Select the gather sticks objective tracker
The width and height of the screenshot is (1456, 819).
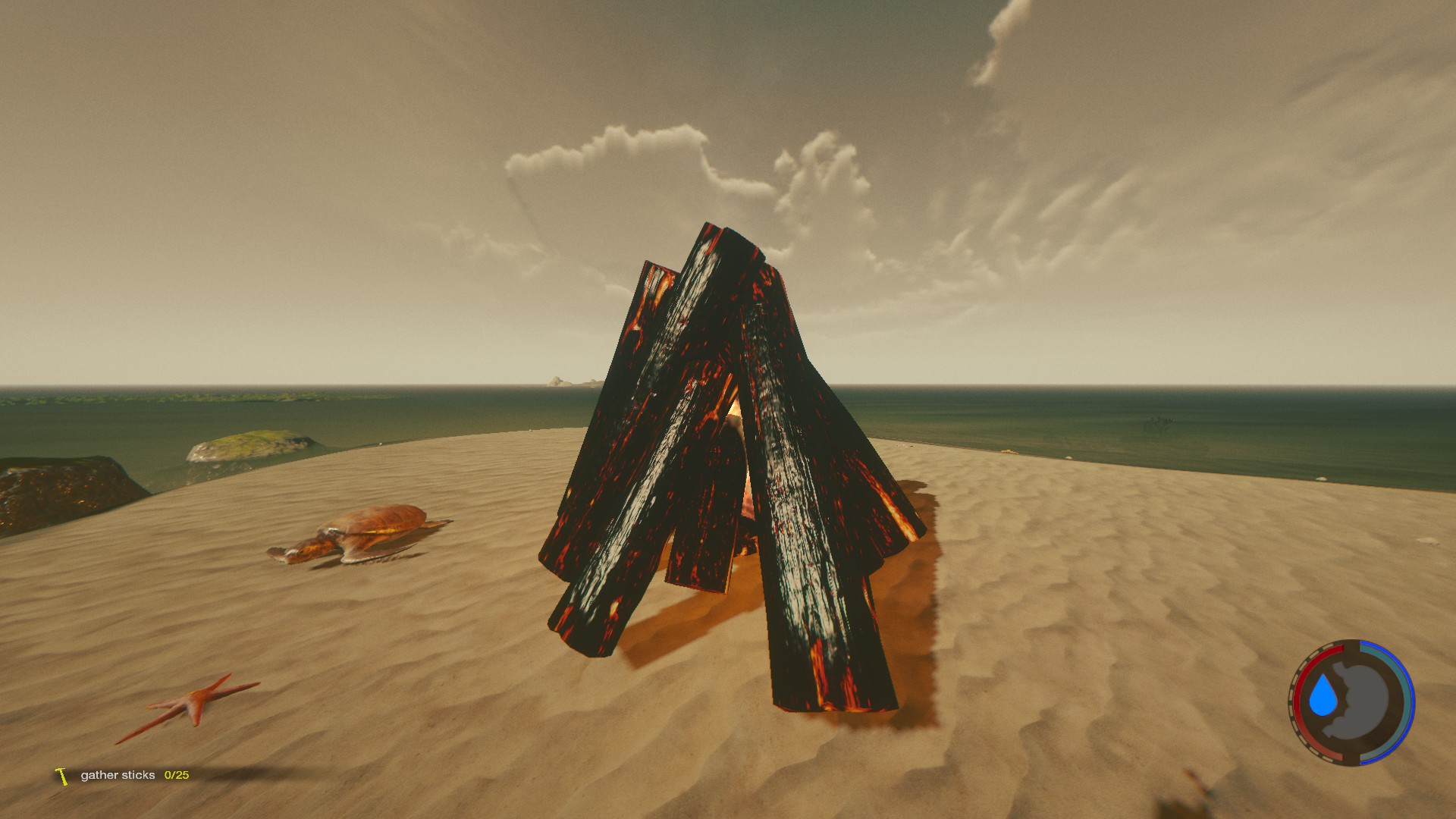point(121,775)
